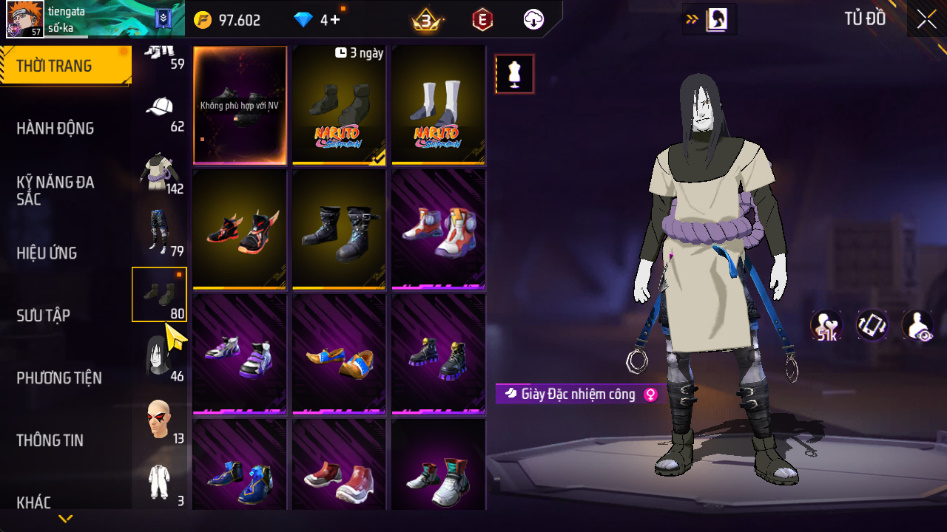Switch to the Hành Động tab
This screenshot has width=947, height=532.
point(56,128)
